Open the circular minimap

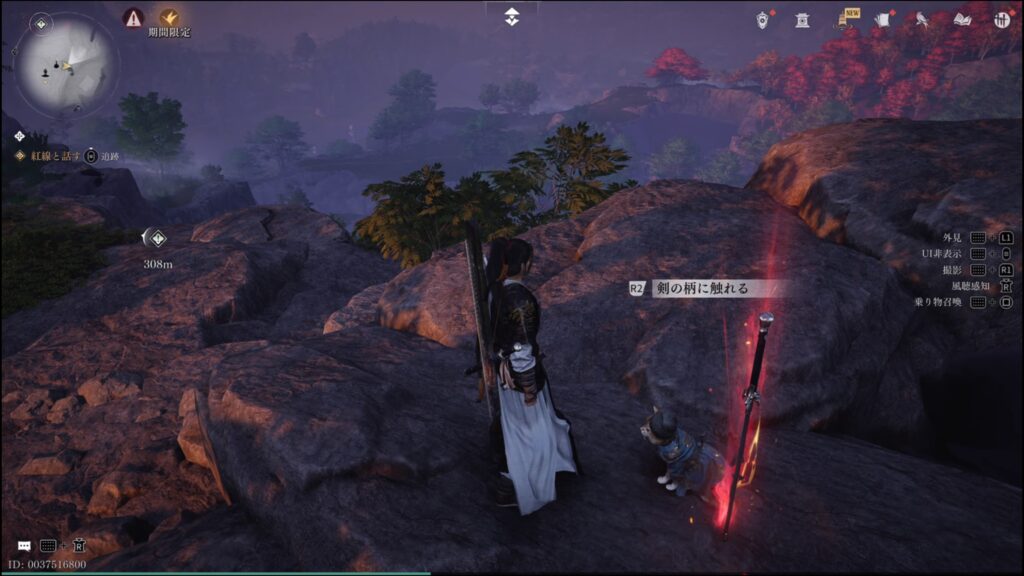(x=66, y=65)
